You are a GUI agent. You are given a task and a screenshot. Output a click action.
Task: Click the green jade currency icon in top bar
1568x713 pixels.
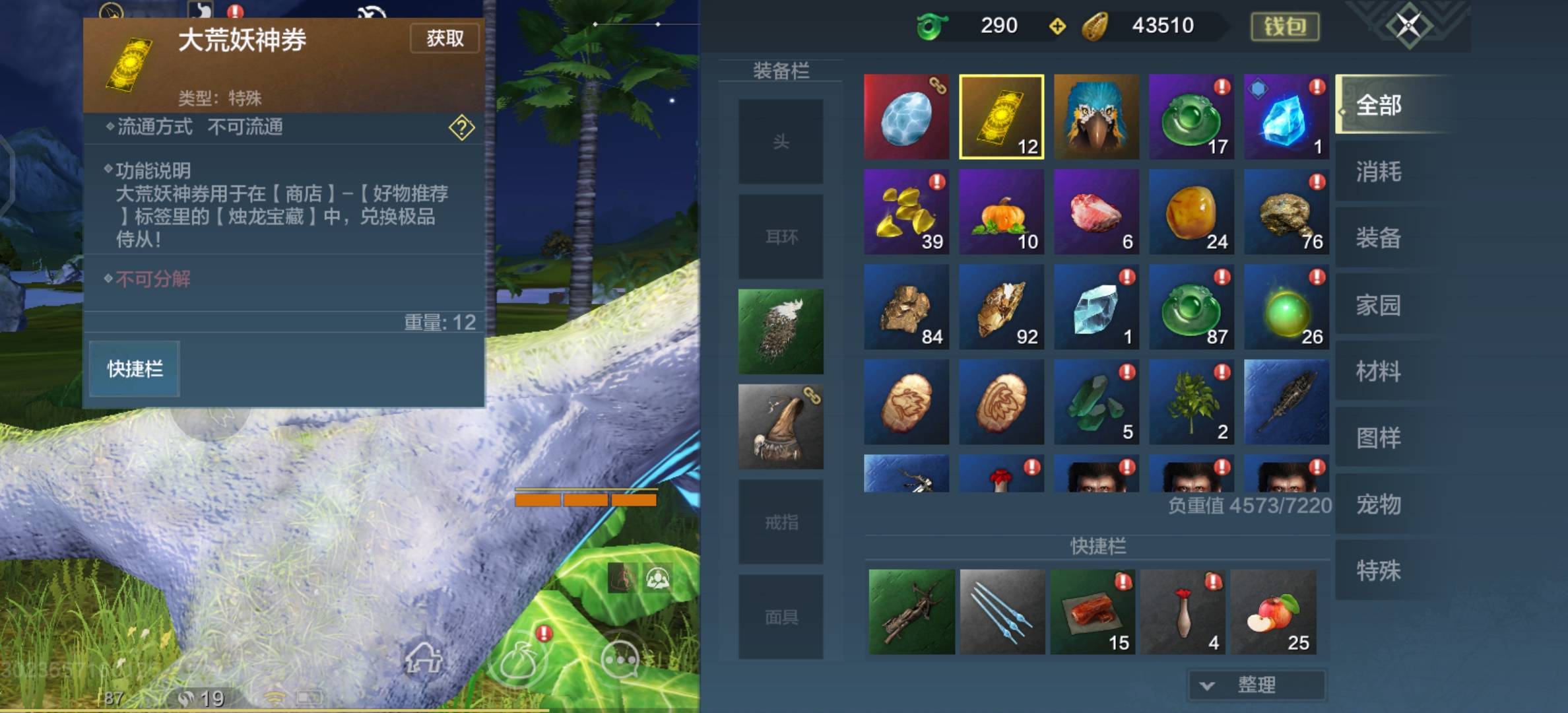tap(932, 26)
